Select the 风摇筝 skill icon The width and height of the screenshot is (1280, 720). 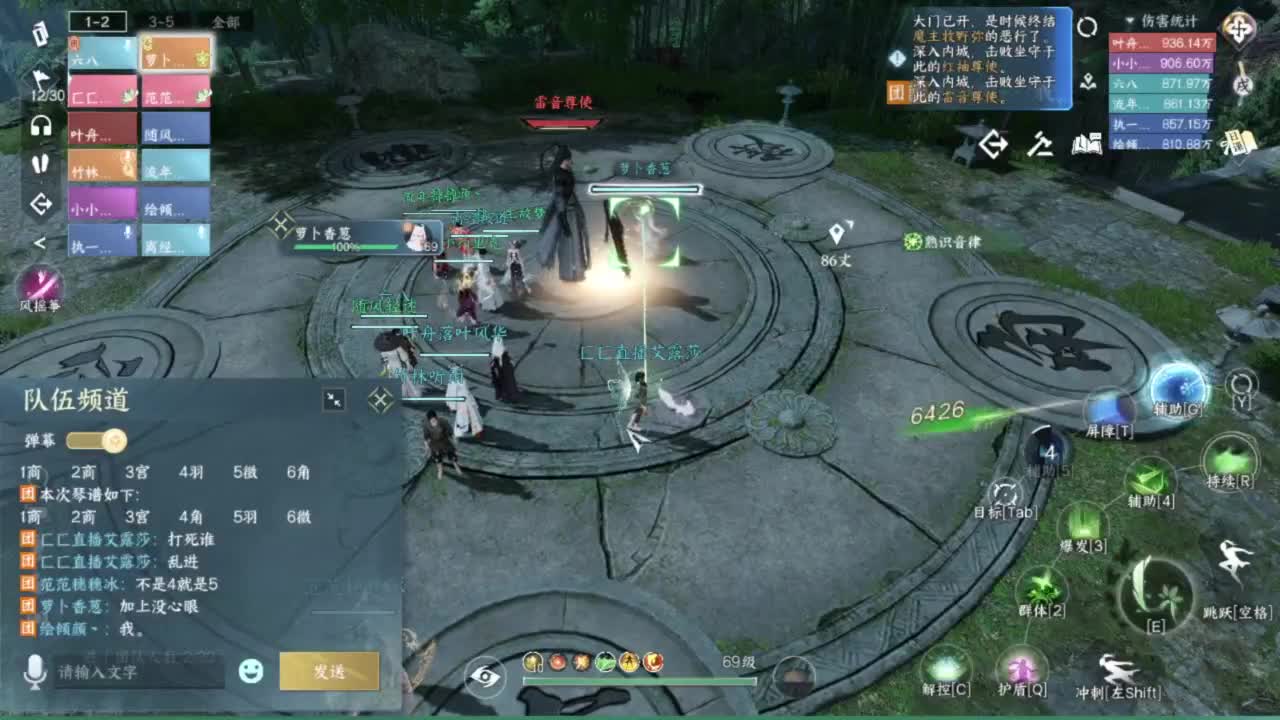coord(43,285)
